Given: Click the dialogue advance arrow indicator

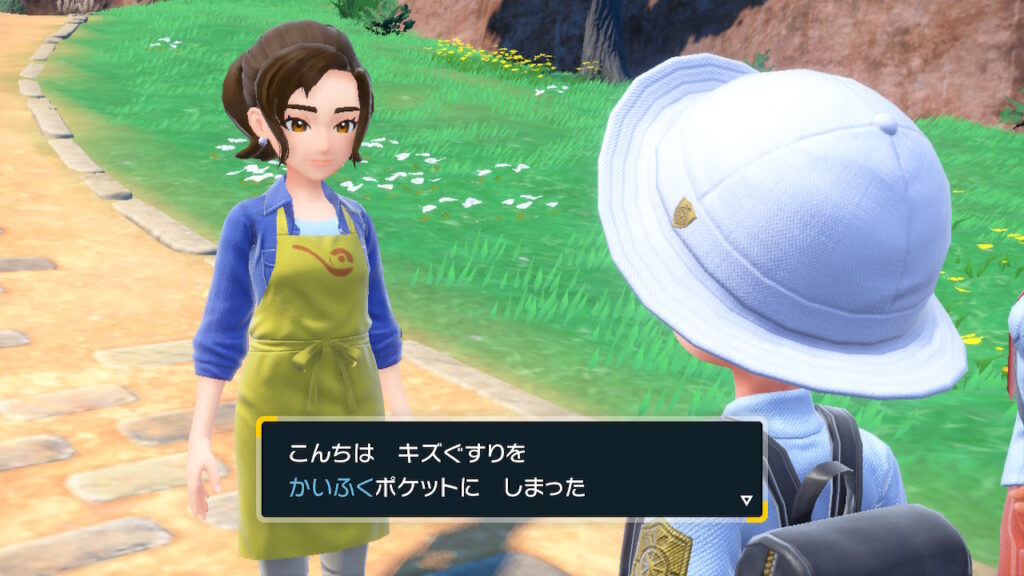Looking at the screenshot, I should point(746,500).
